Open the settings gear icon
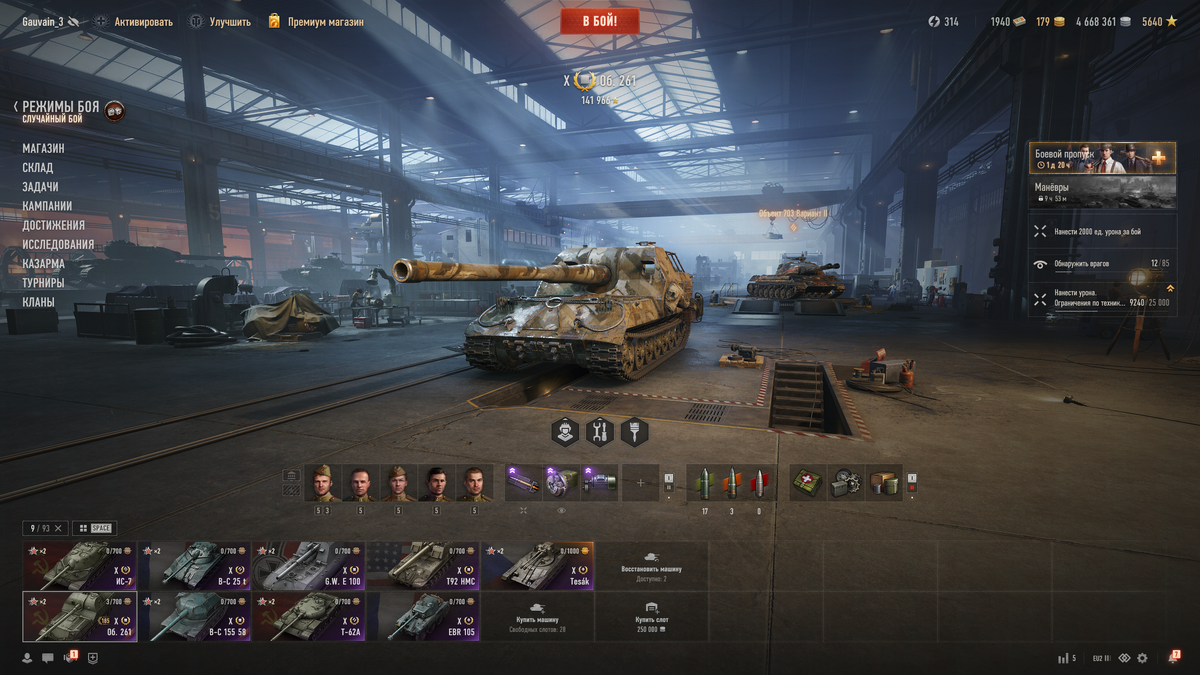The height and width of the screenshot is (675, 1200). click(x=1142, y=658)
